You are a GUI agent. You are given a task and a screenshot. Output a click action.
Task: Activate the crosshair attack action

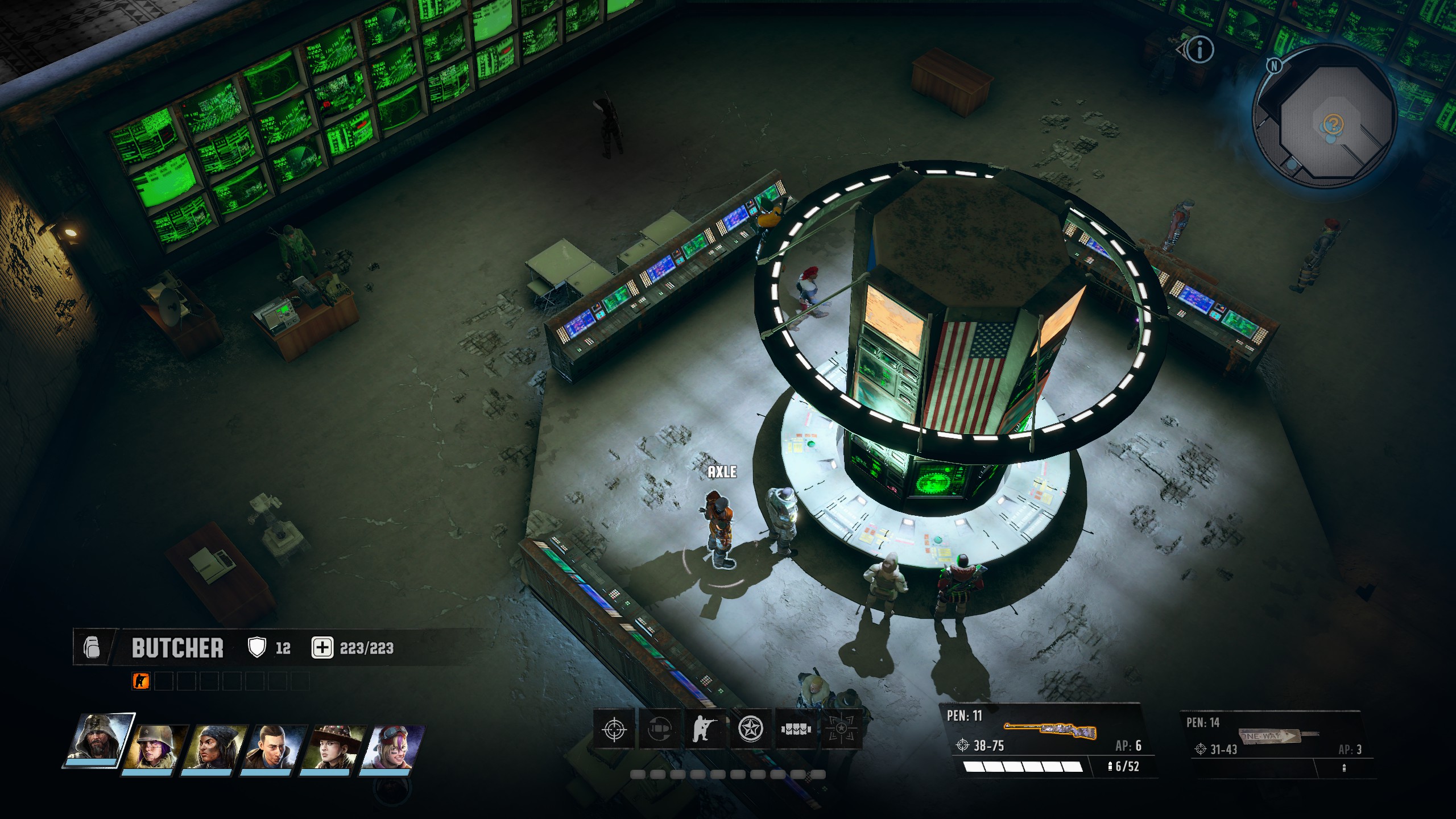pyautogui.click(x=614, y=729)
